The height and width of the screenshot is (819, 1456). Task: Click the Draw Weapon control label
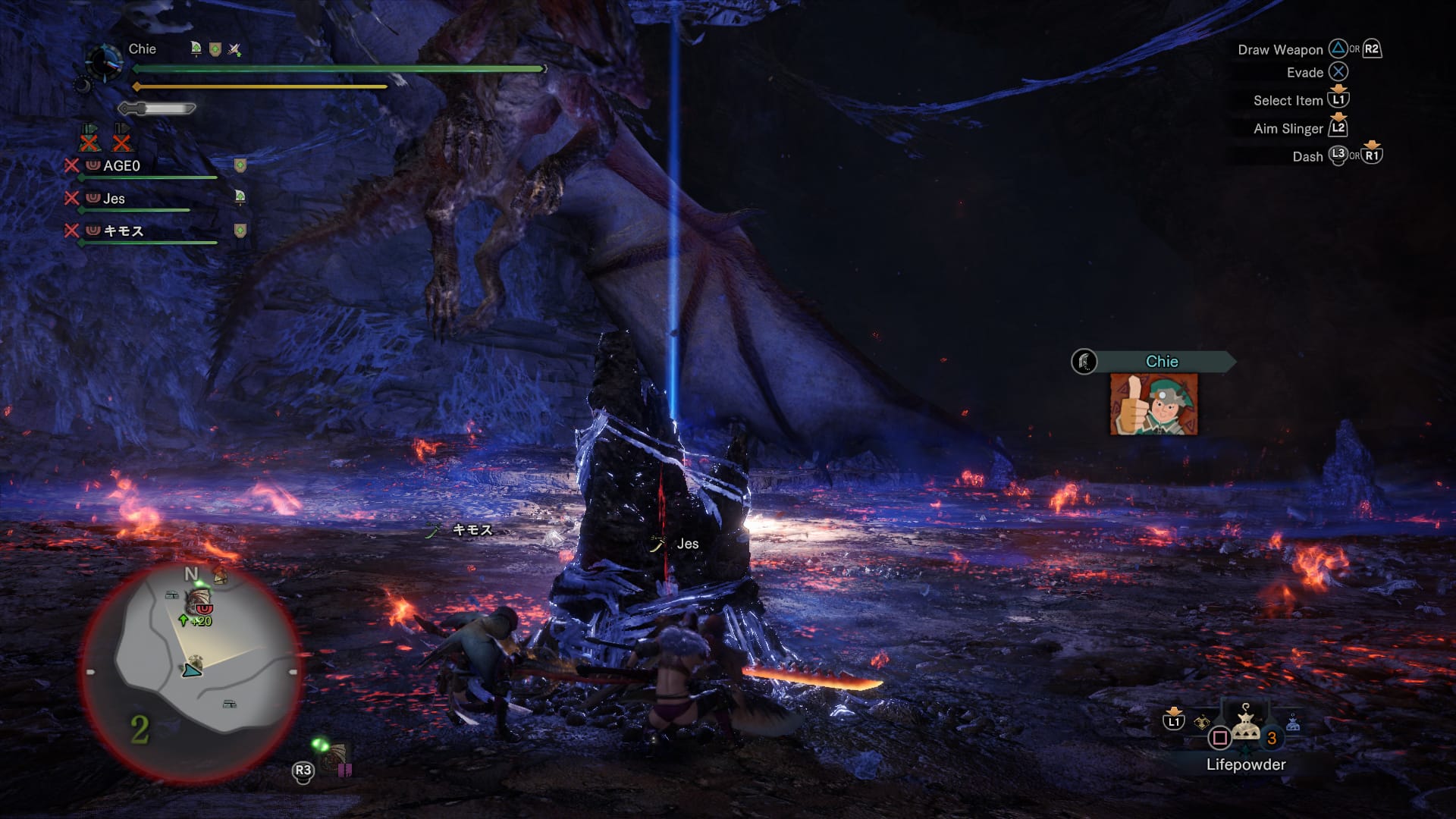tap(1282, 49)
